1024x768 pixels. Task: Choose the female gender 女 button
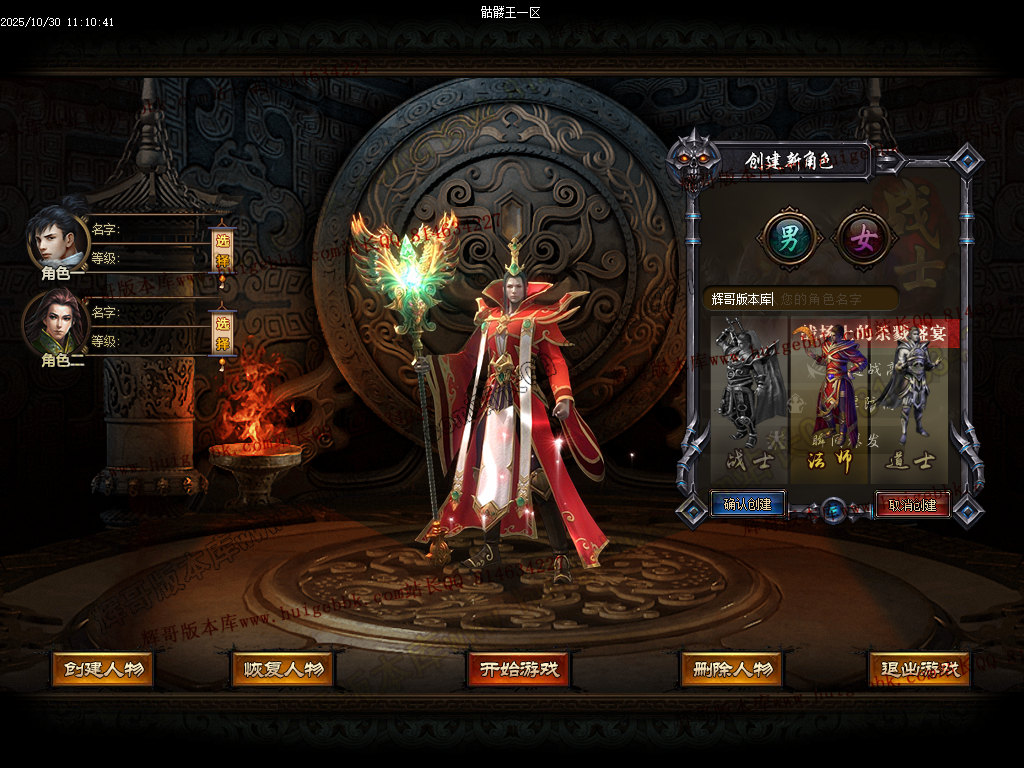862,238
